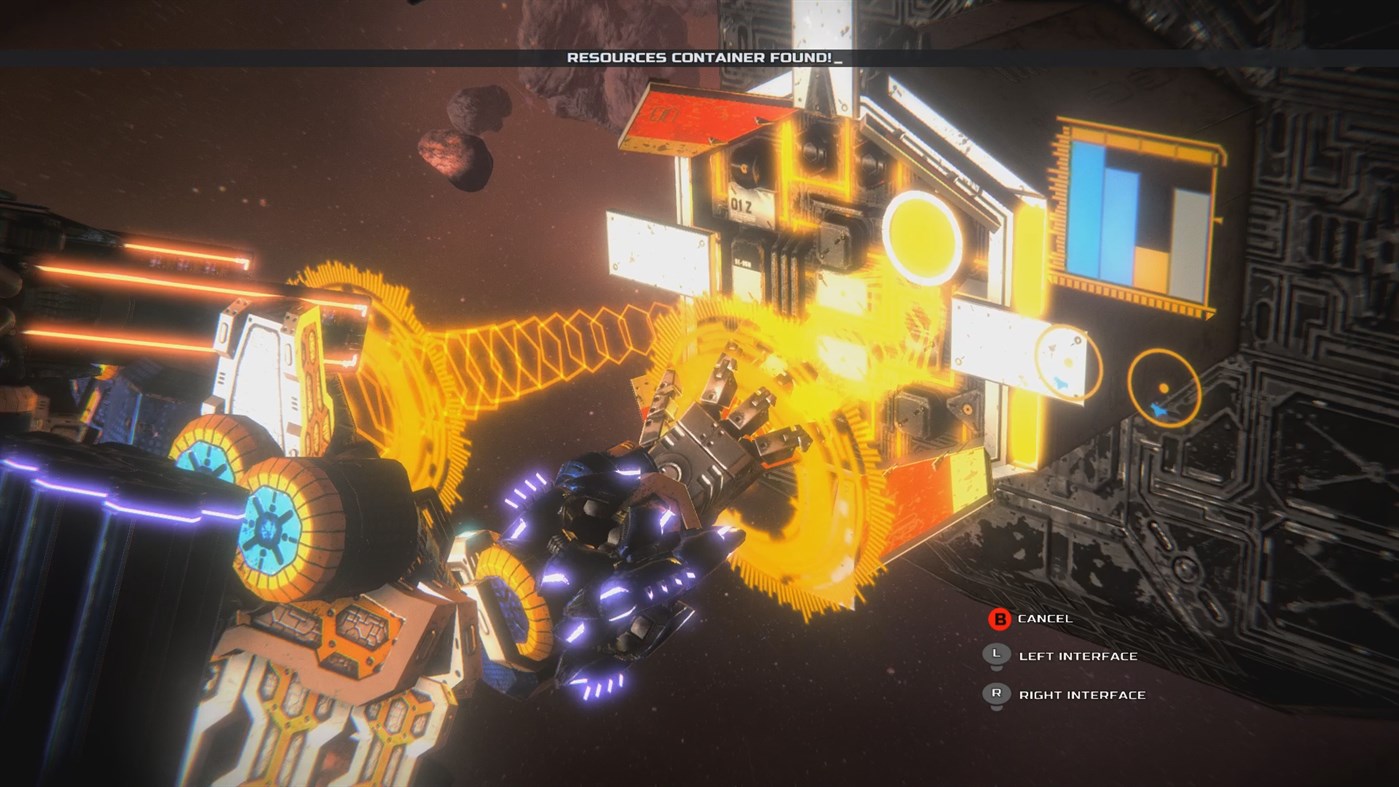Click the RIGHT INTERFACE text label
Screen dimensions: 1399x787
(x=1082, y=694)
